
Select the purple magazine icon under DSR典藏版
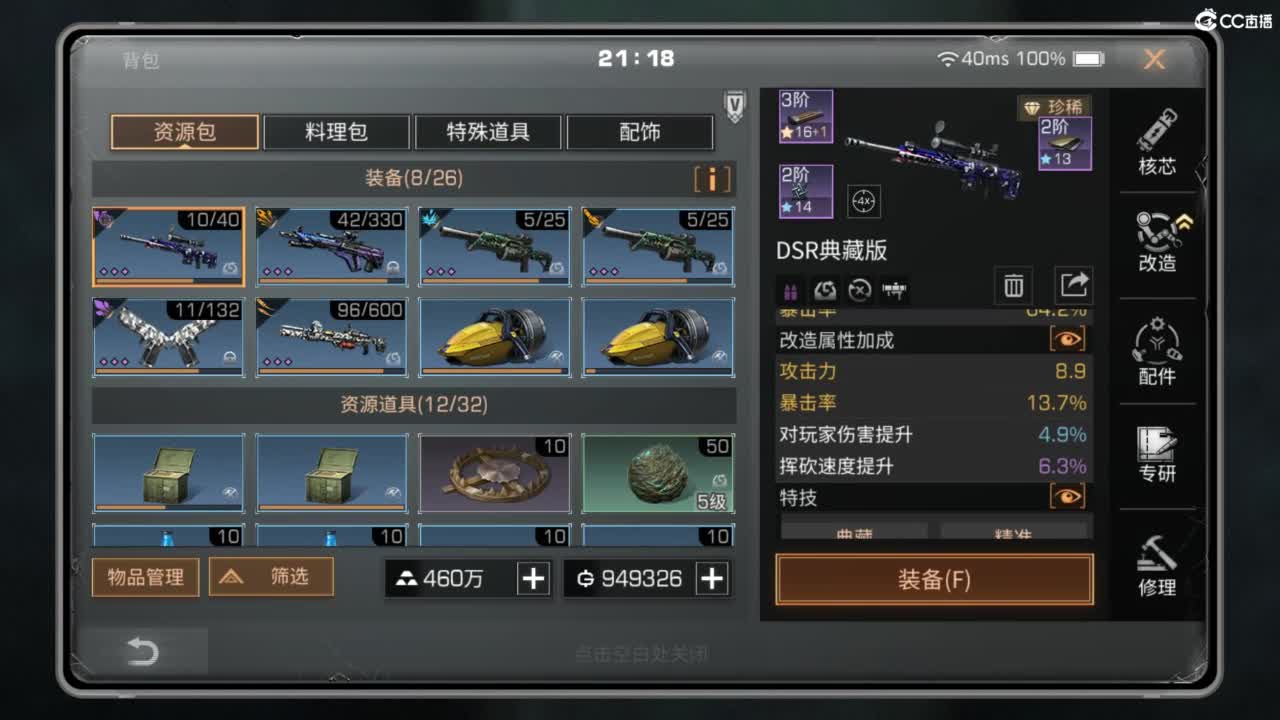789,290
